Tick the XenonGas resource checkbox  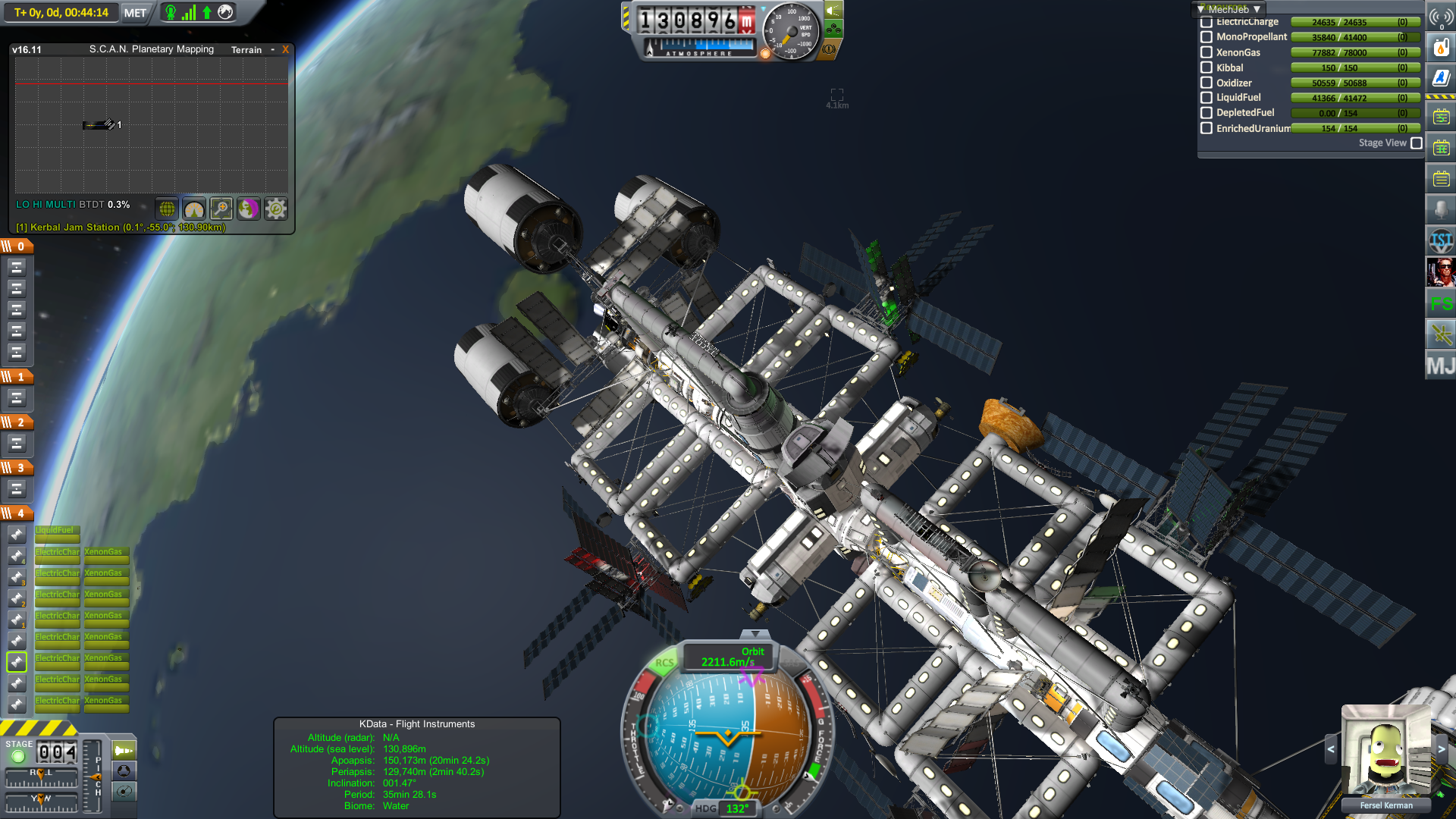[x=1207, y=52]
